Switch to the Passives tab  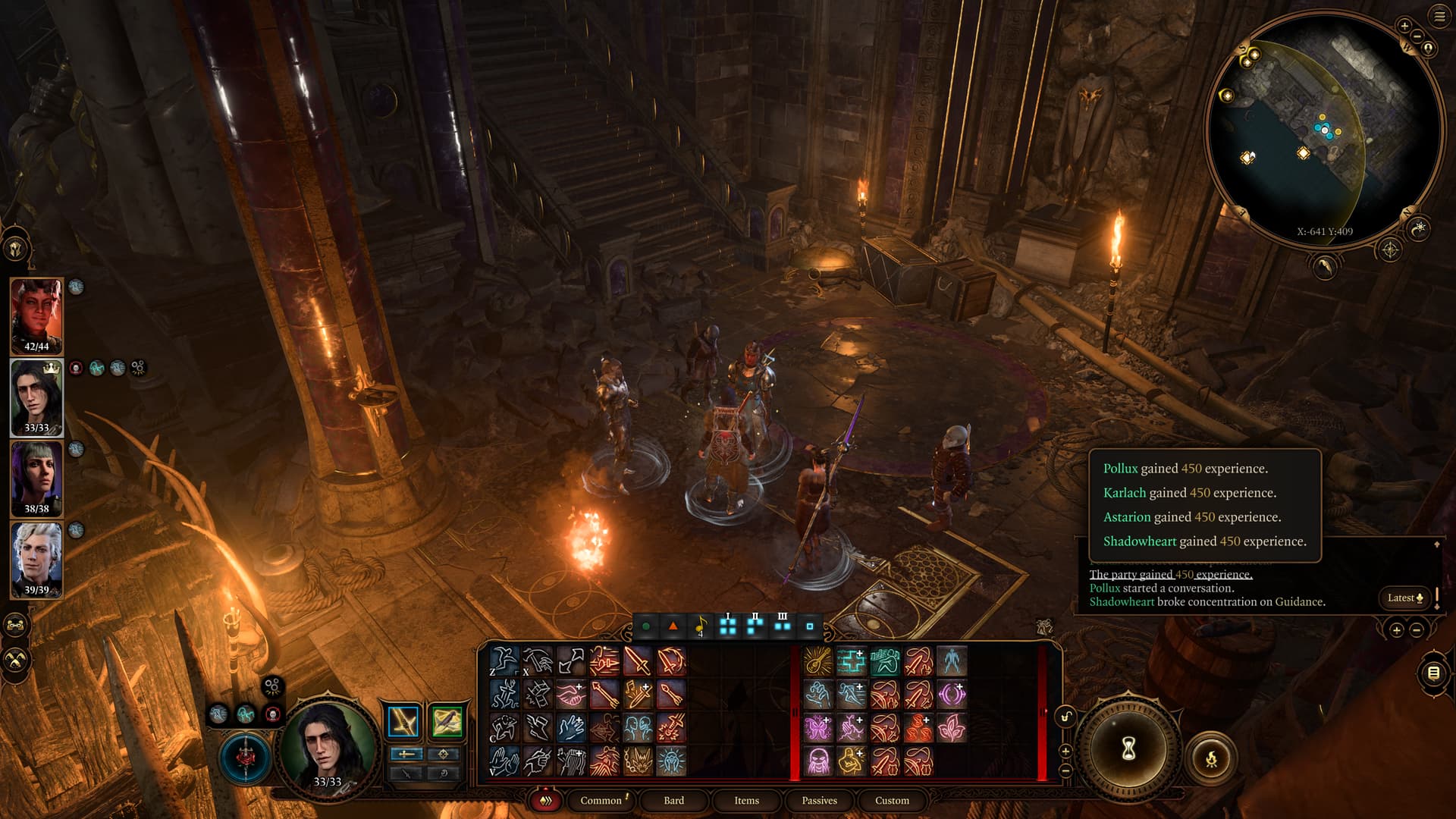(x=819, y=800)
